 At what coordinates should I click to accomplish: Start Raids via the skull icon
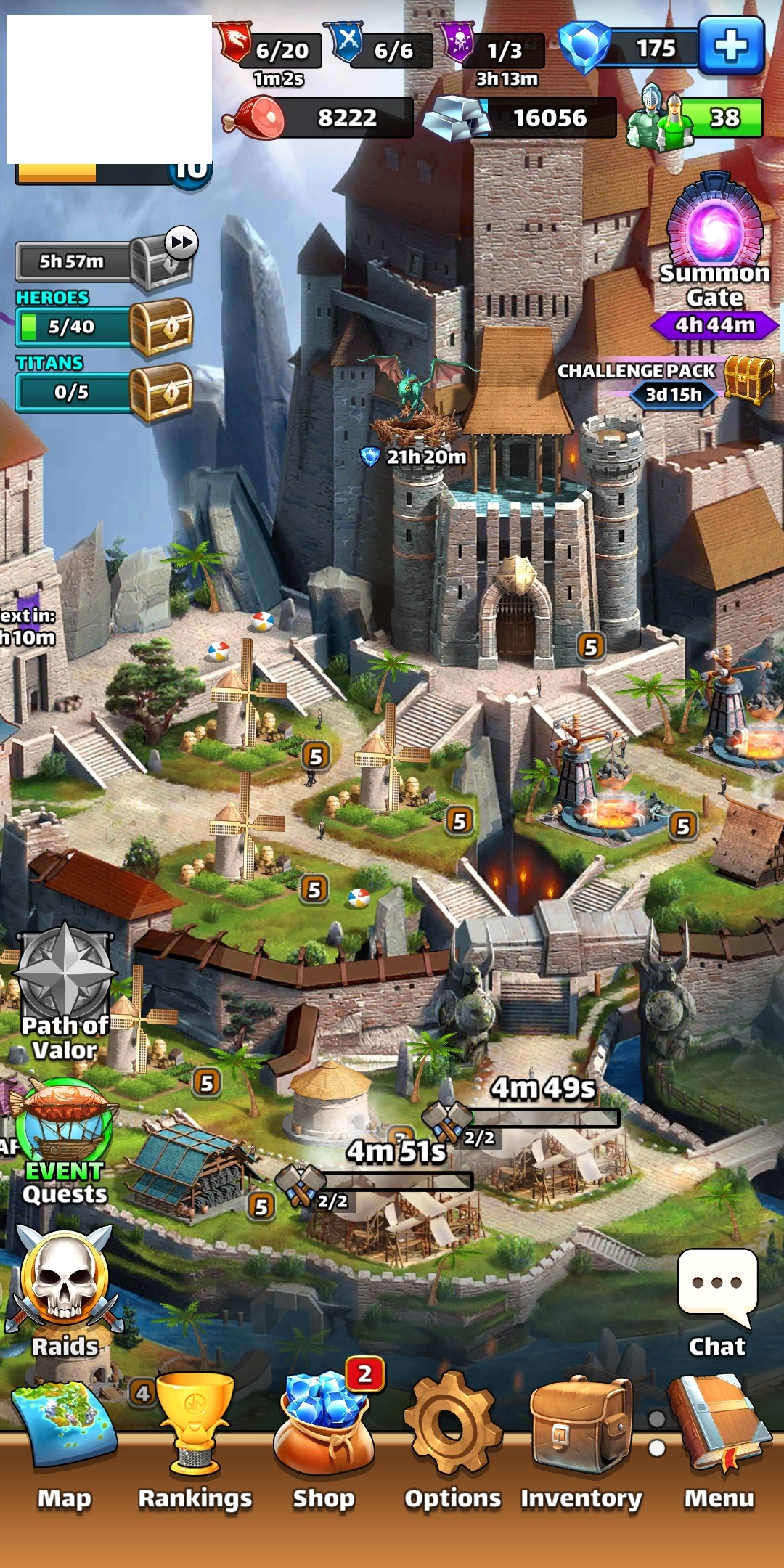(x=65, y=1278)
